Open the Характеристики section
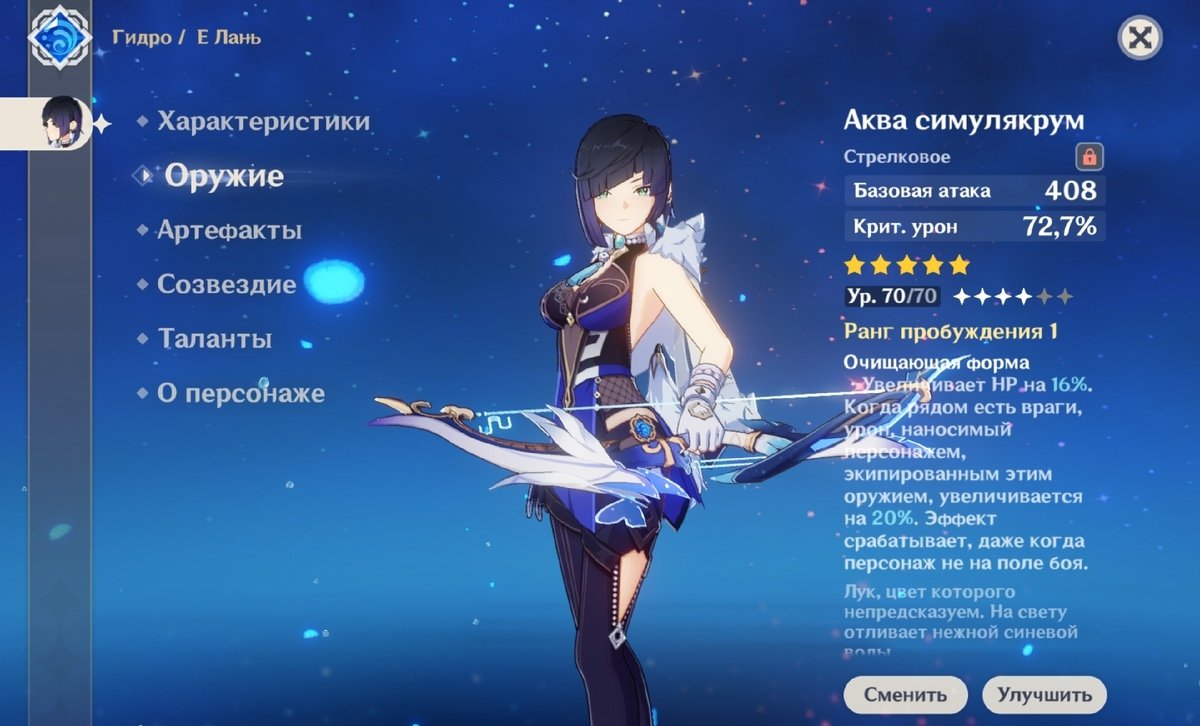The width and height of the screenshot is (1200, 726). pyautogui.click(x=263, y=122)
